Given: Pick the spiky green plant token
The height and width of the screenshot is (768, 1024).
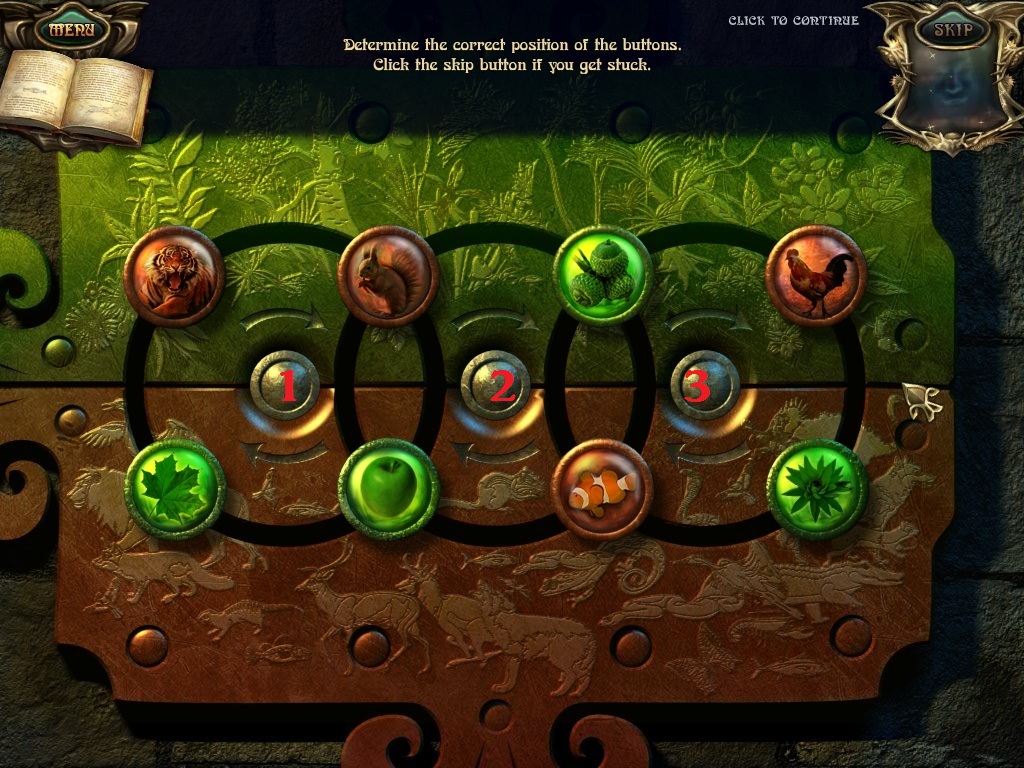Looking at the screenshot, I should click(x=816, y=489).
